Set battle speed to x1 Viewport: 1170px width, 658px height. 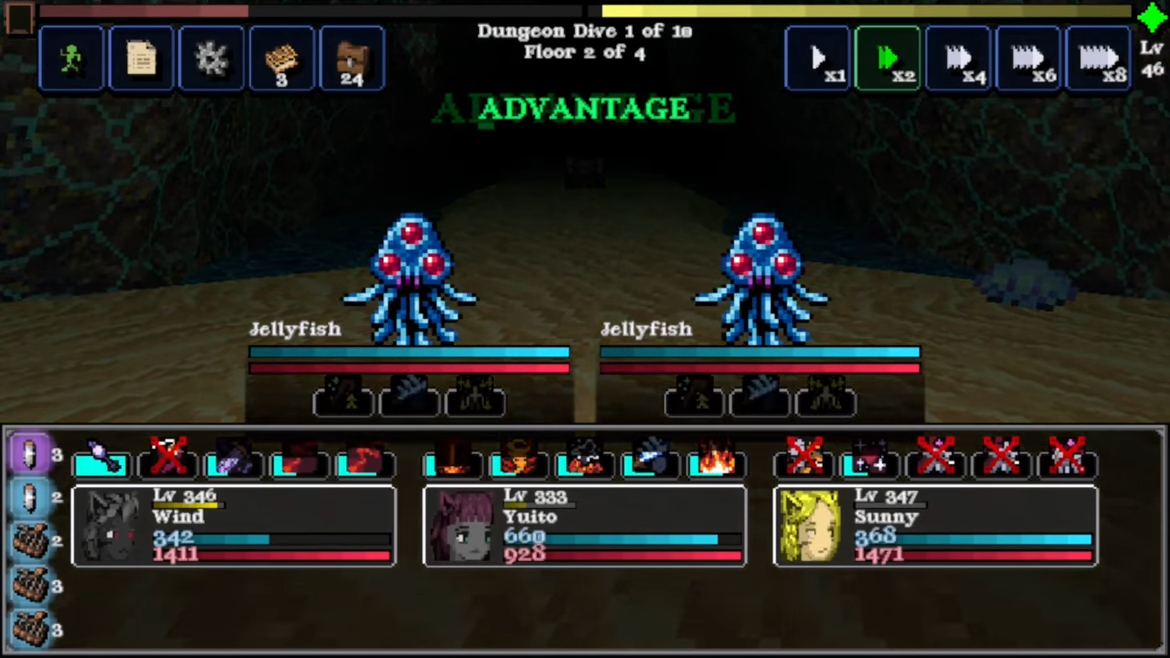(818, 59)
